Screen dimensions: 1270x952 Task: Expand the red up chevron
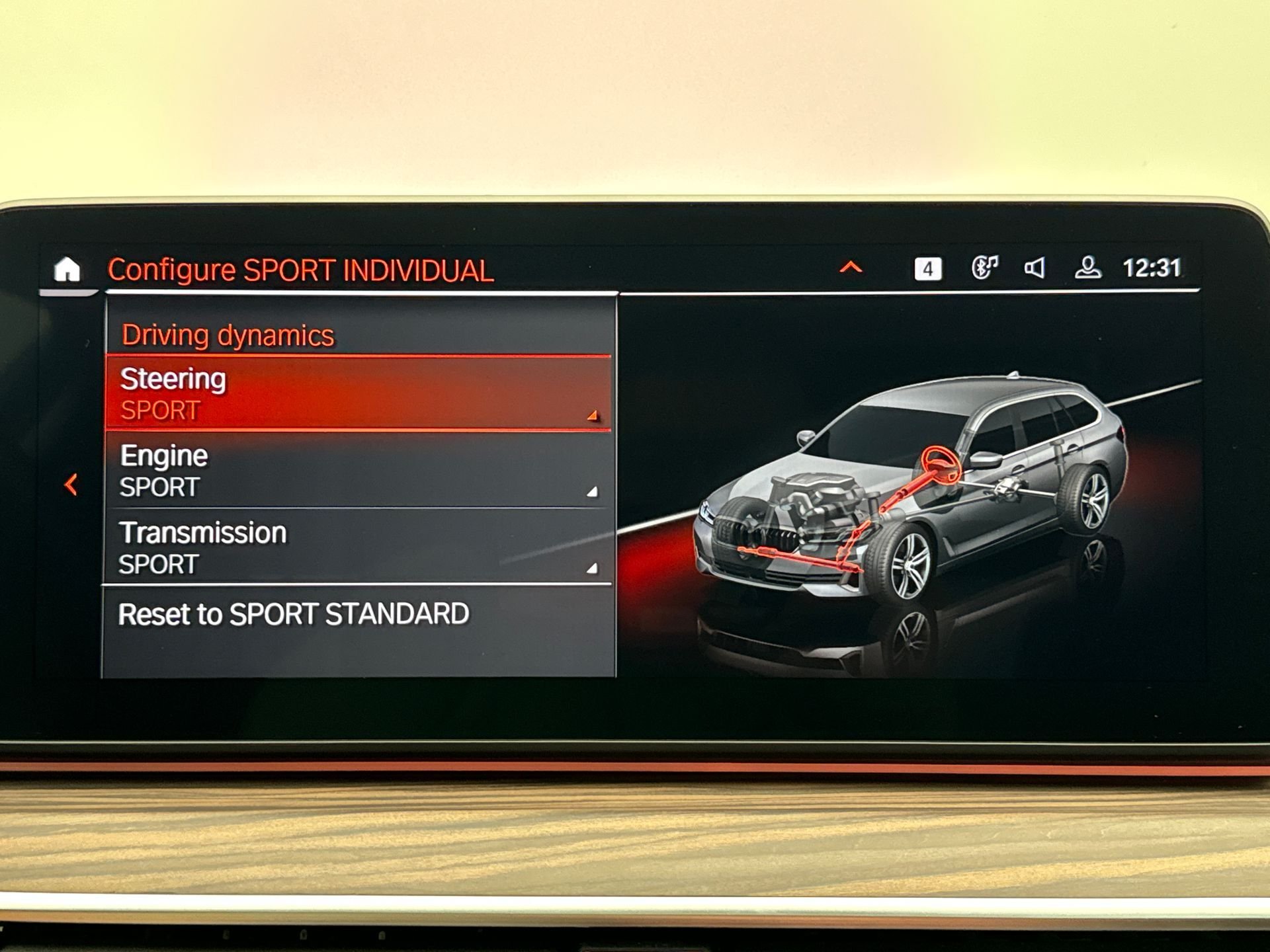[x=851, y=268]
